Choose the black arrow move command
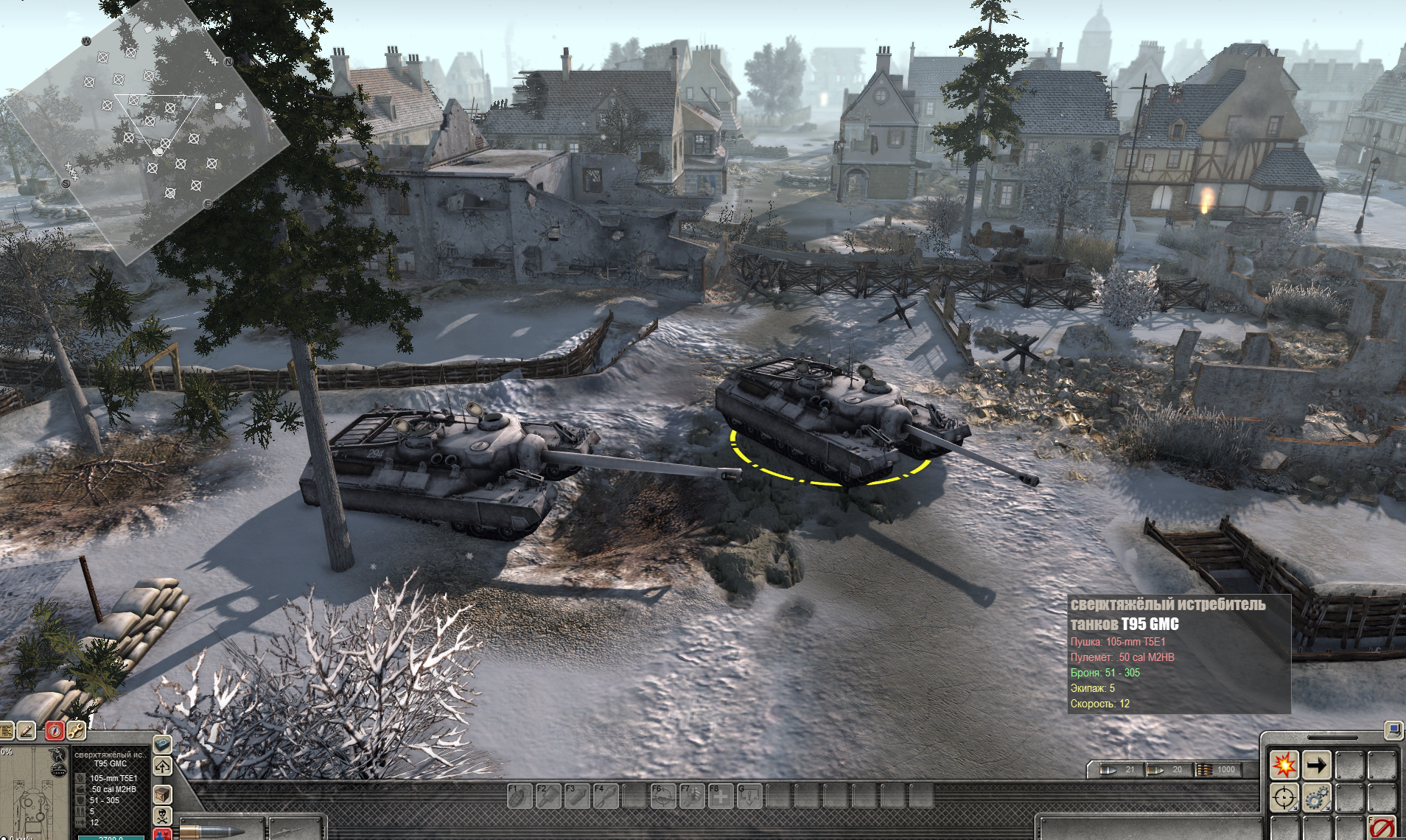 pos(1316,766)
